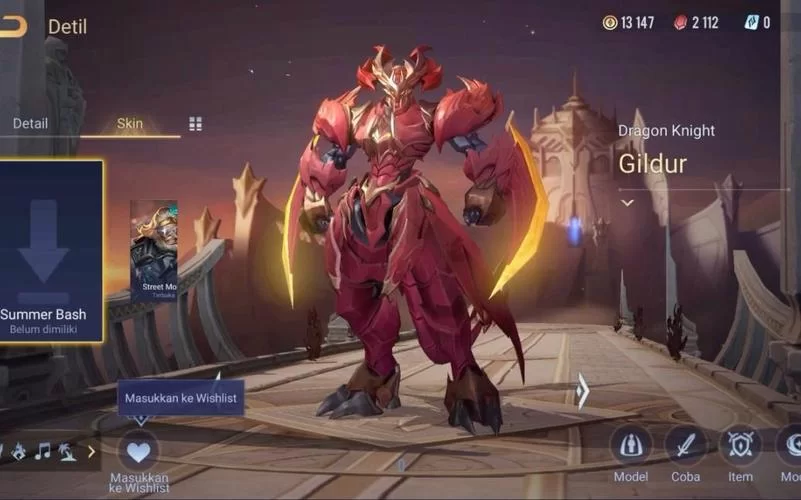
Task: Click the flame icon in bottom strip
Action: tap(18, 451)
